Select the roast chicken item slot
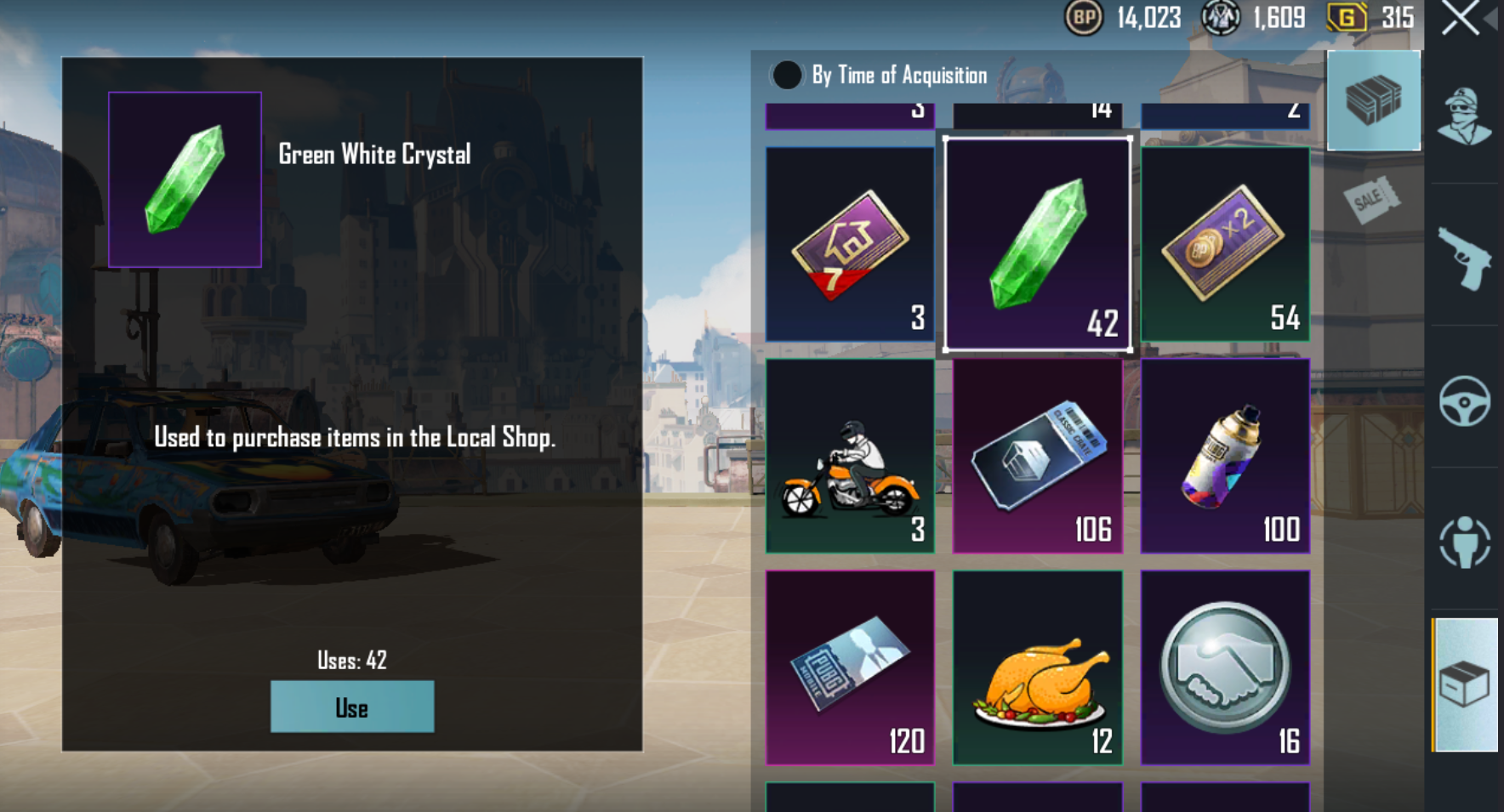The width and height of the screenshot is (1504, 812). coord(1038,667)
